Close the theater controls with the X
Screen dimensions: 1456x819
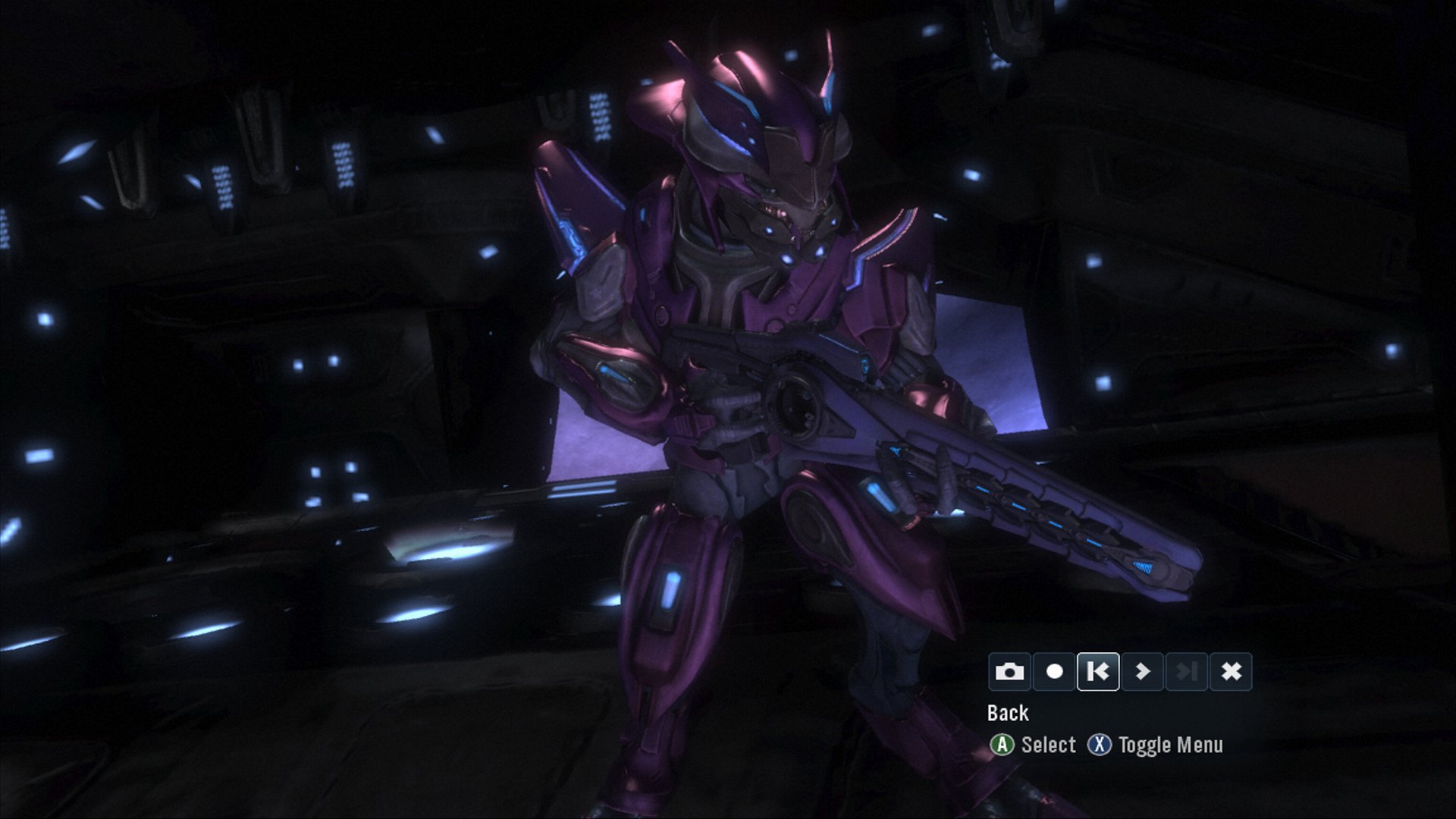(1232, 672)
